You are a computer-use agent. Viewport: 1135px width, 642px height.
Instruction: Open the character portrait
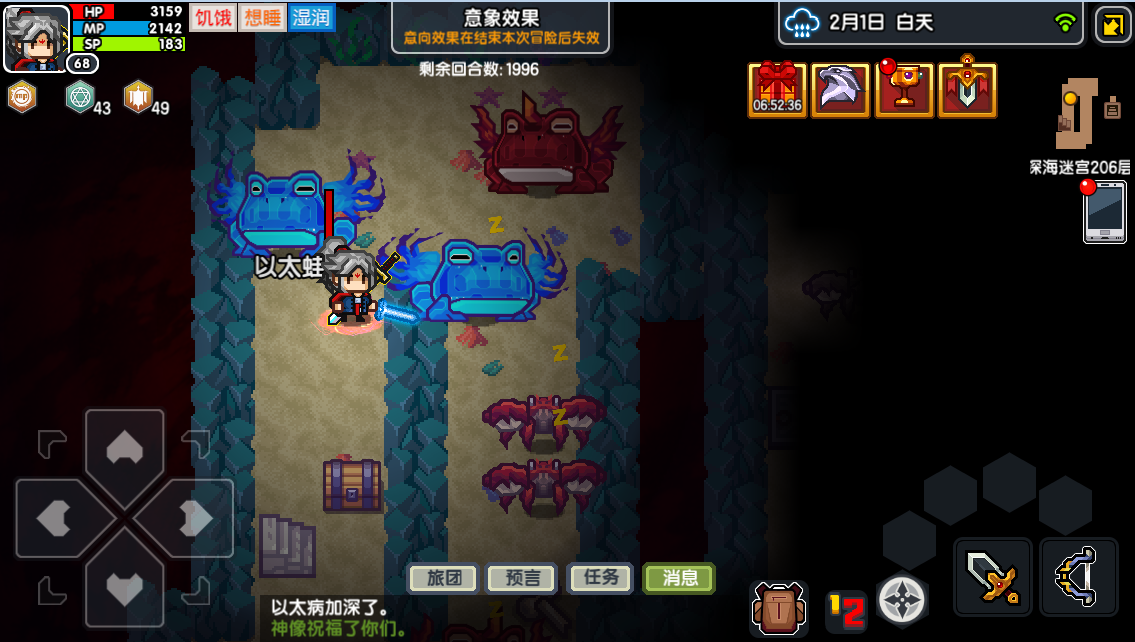point(36,38)
